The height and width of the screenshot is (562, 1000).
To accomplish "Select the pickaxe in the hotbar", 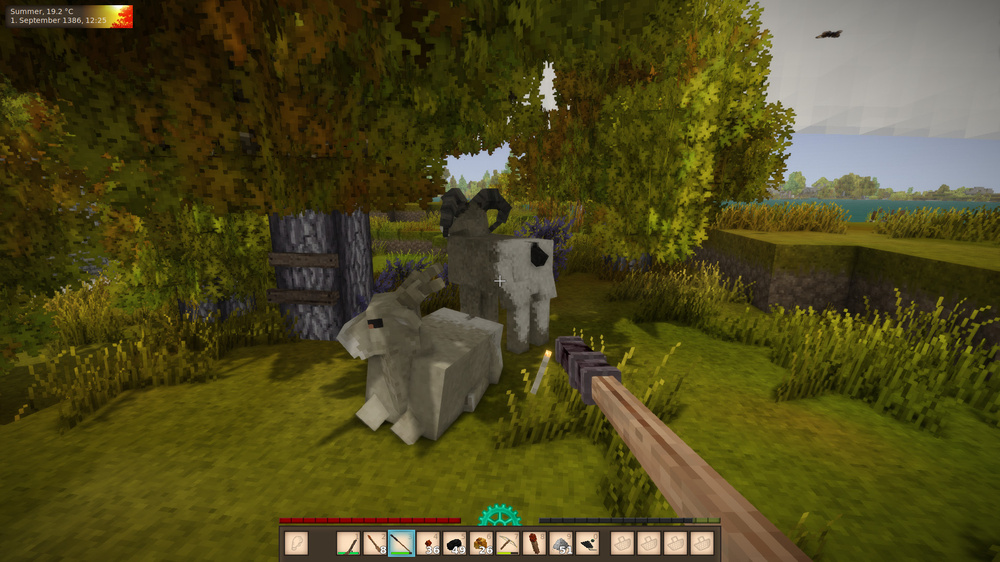I will pos(508,543).
